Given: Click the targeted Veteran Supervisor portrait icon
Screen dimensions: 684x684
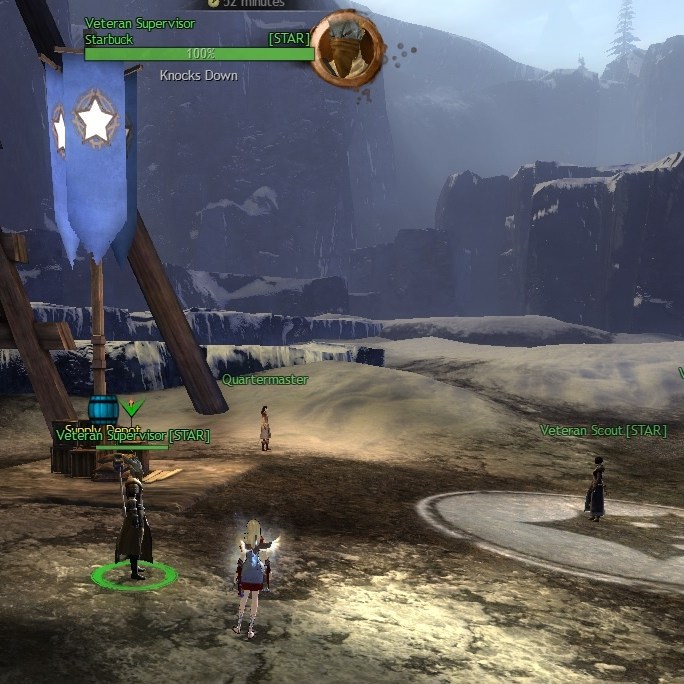Looking at the screenshot, I should pos(347,48).
